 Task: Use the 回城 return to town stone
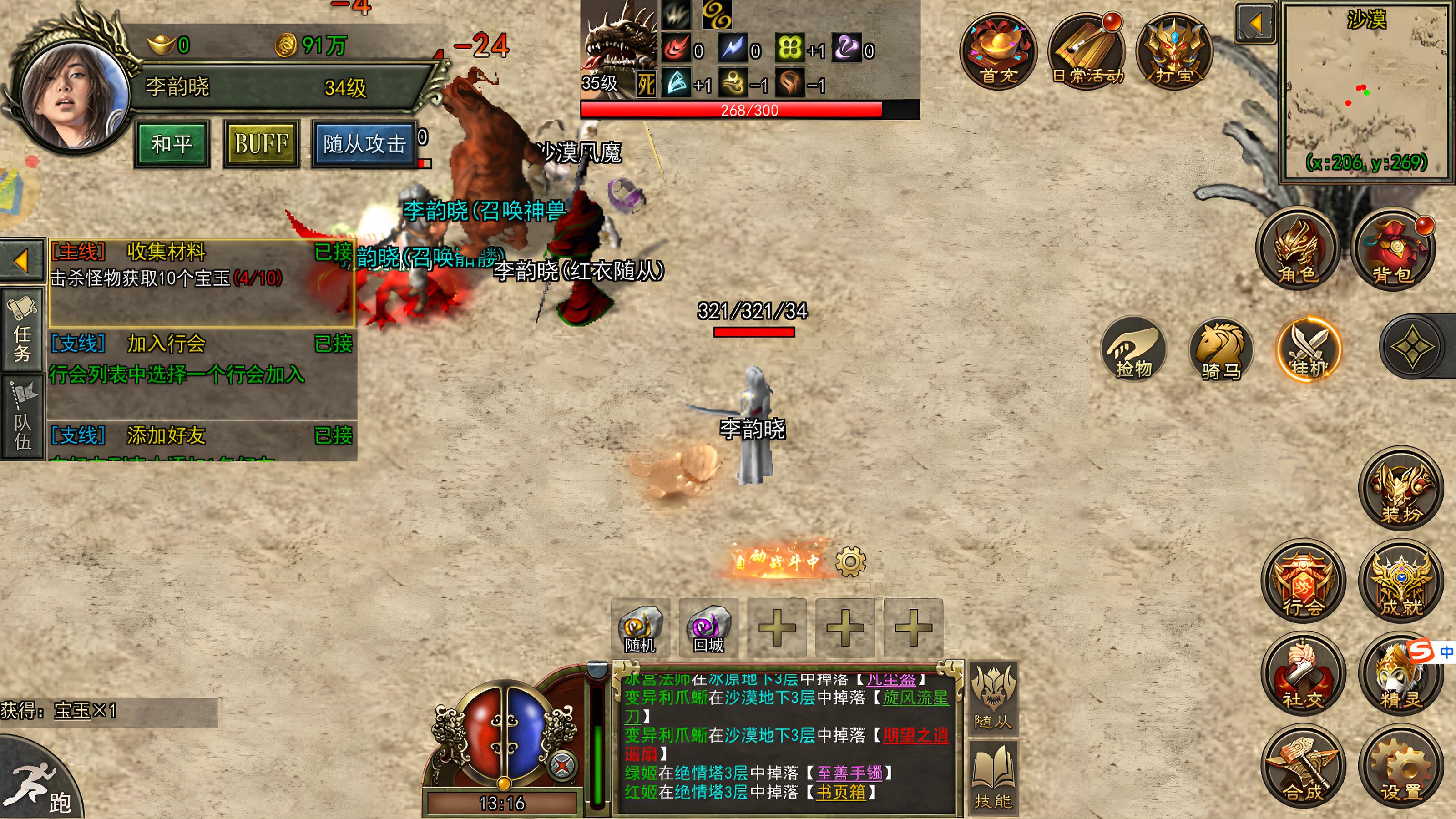coord(708,627)
